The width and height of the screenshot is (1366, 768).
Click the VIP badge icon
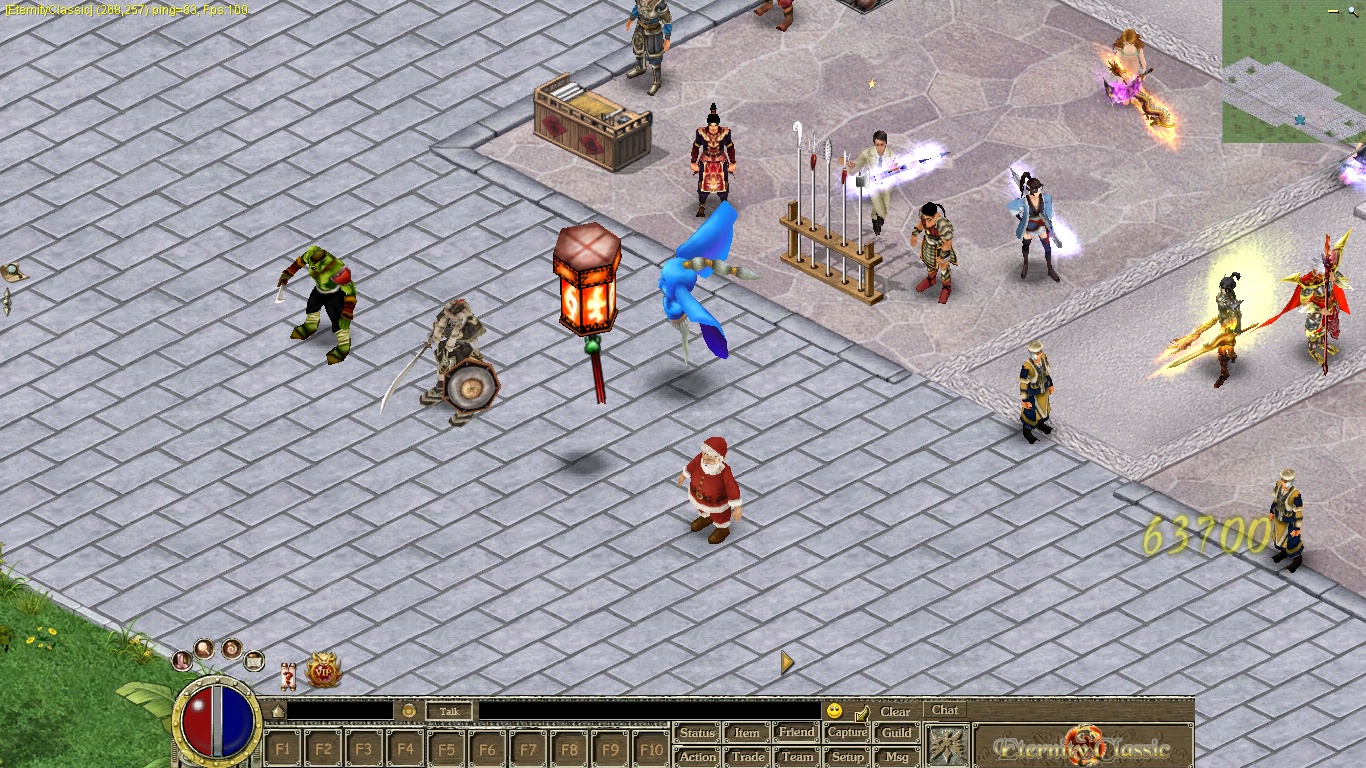[x=324, y=671]
